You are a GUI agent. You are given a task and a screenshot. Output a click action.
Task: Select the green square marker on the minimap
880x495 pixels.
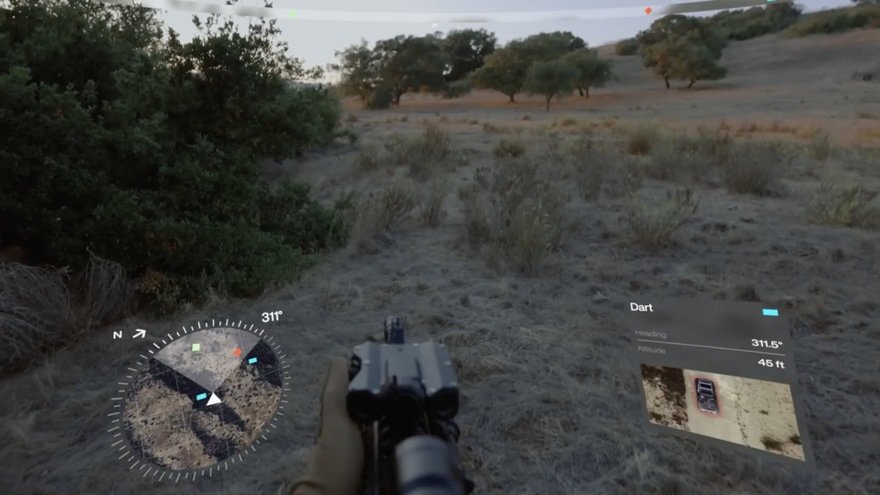tap(196, 348)
